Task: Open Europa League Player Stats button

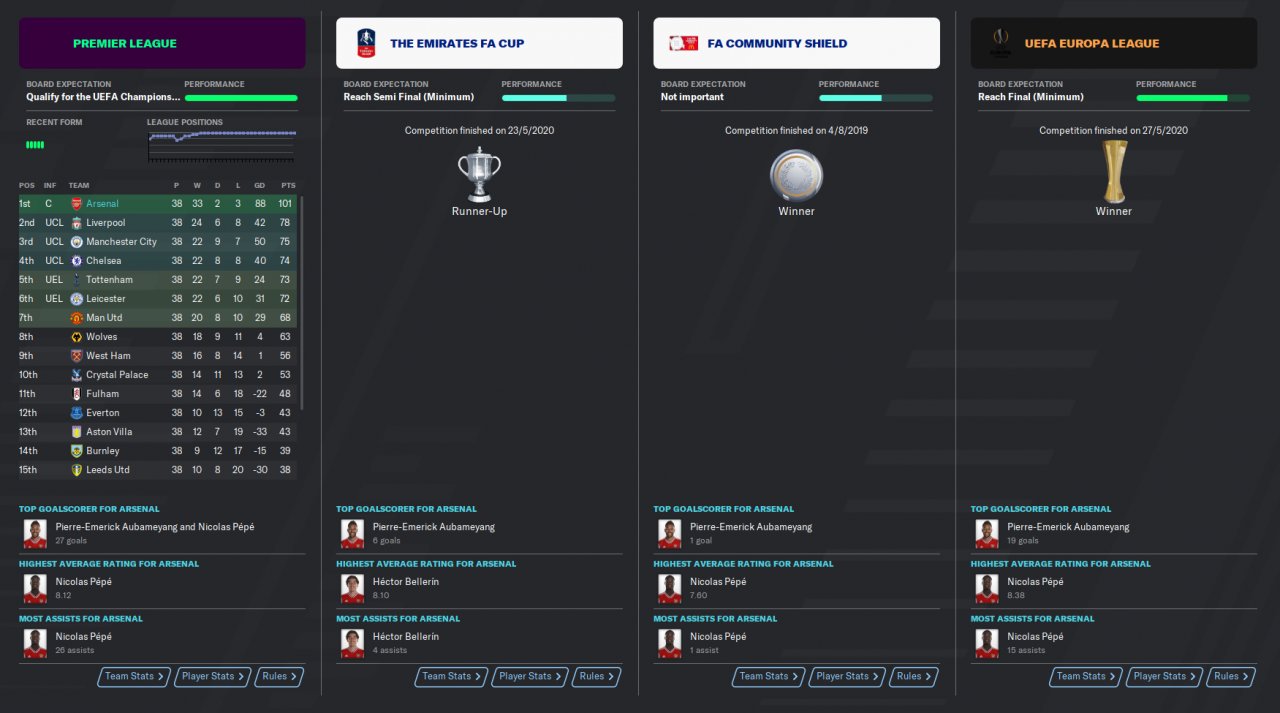Action: (1165, 677)
